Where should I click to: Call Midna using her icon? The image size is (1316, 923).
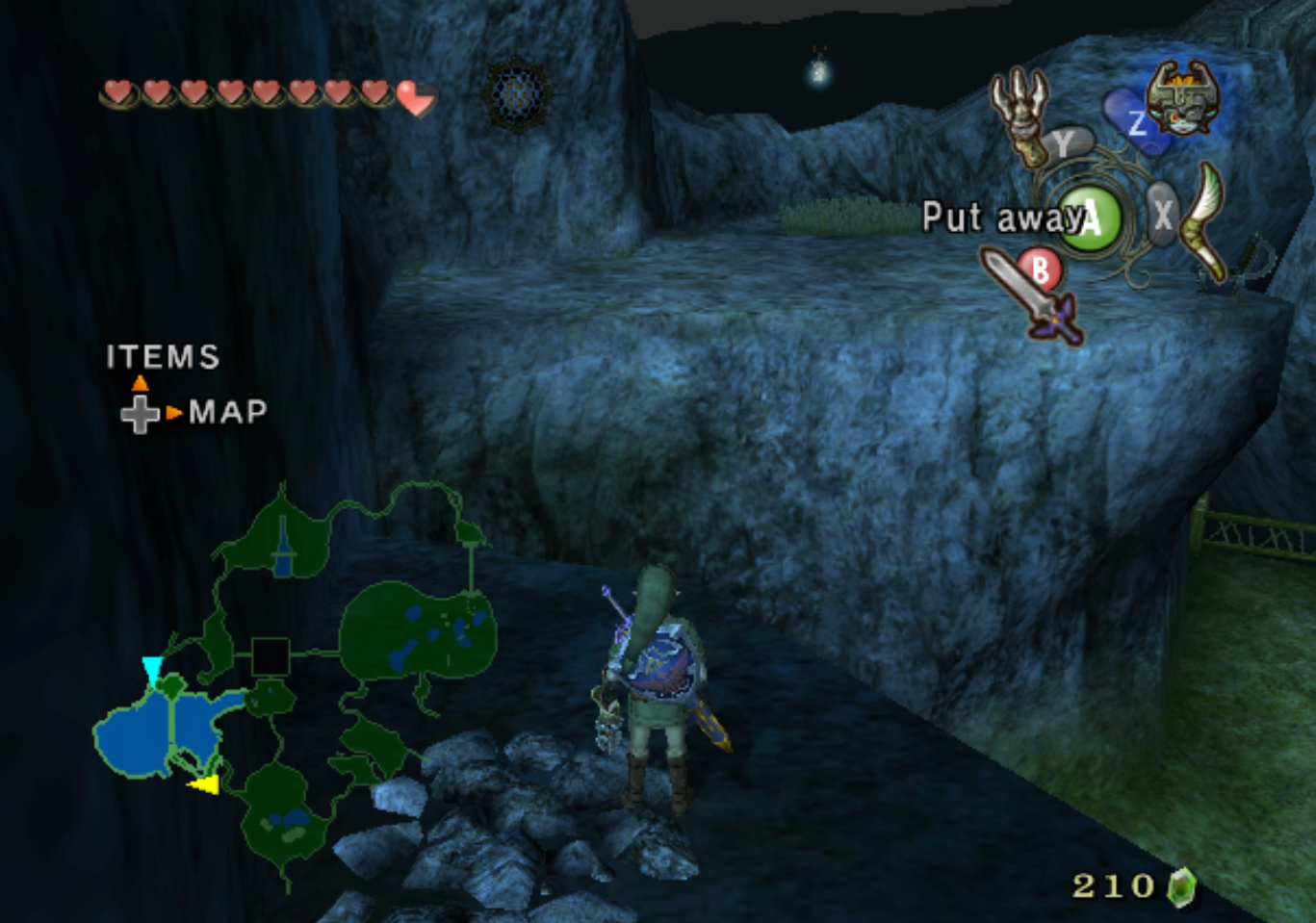click(x=1182, y=98)
